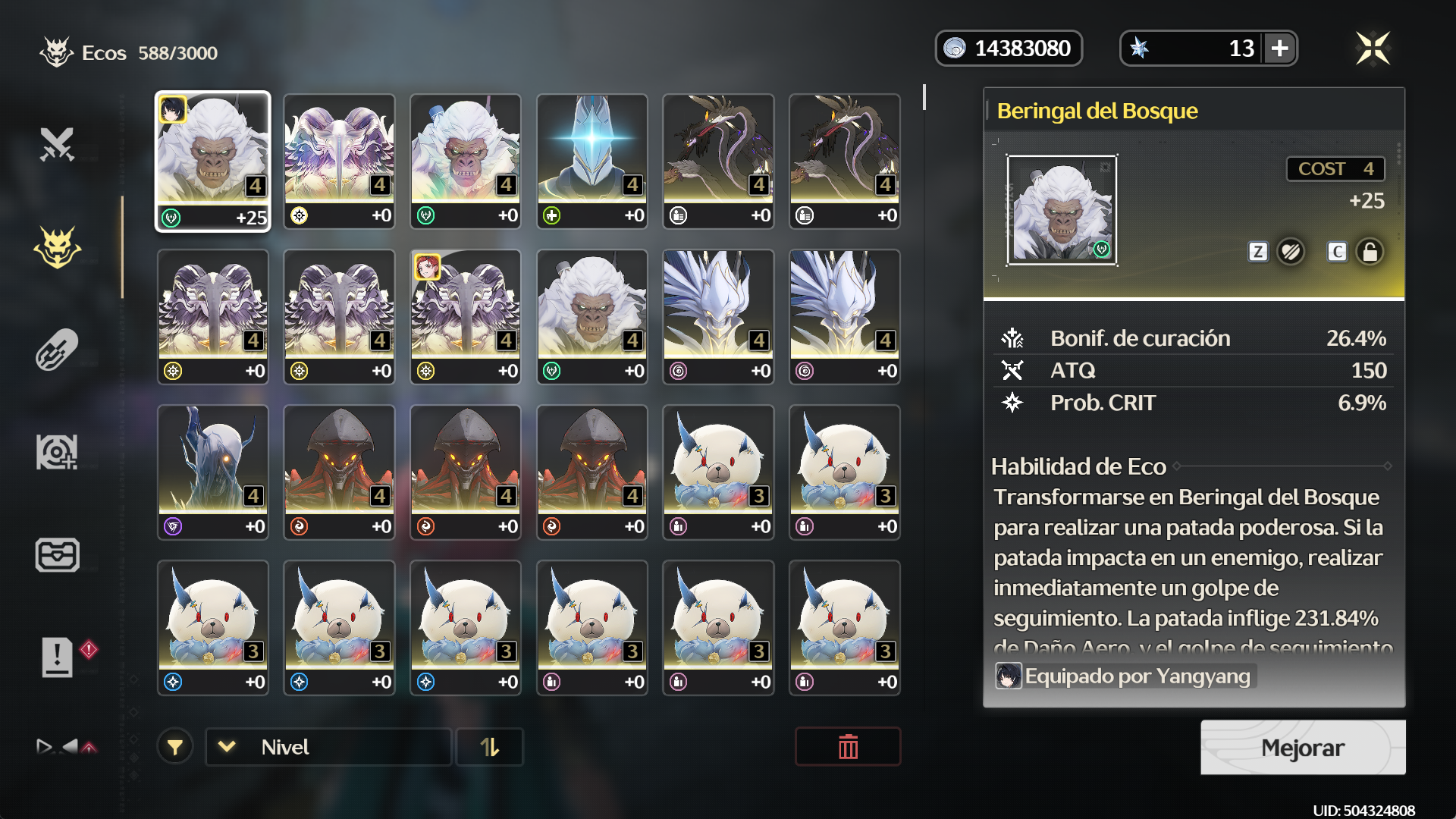Select the +25 Beringal del Bosque echo
The width and height of the screenshot is (1456, 819).
(x=212, y=161)
